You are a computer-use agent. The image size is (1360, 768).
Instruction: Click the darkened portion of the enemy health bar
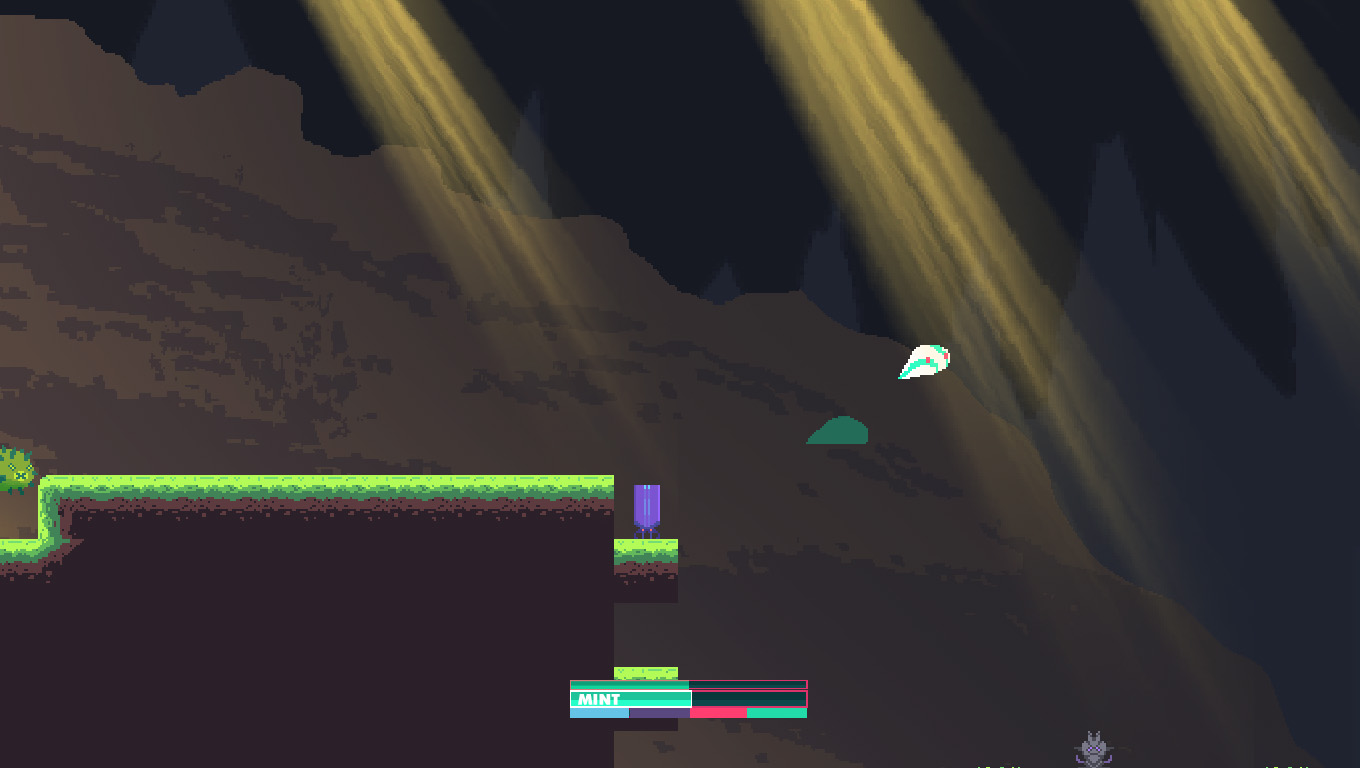pyautogui.click(x=750, y=686)
